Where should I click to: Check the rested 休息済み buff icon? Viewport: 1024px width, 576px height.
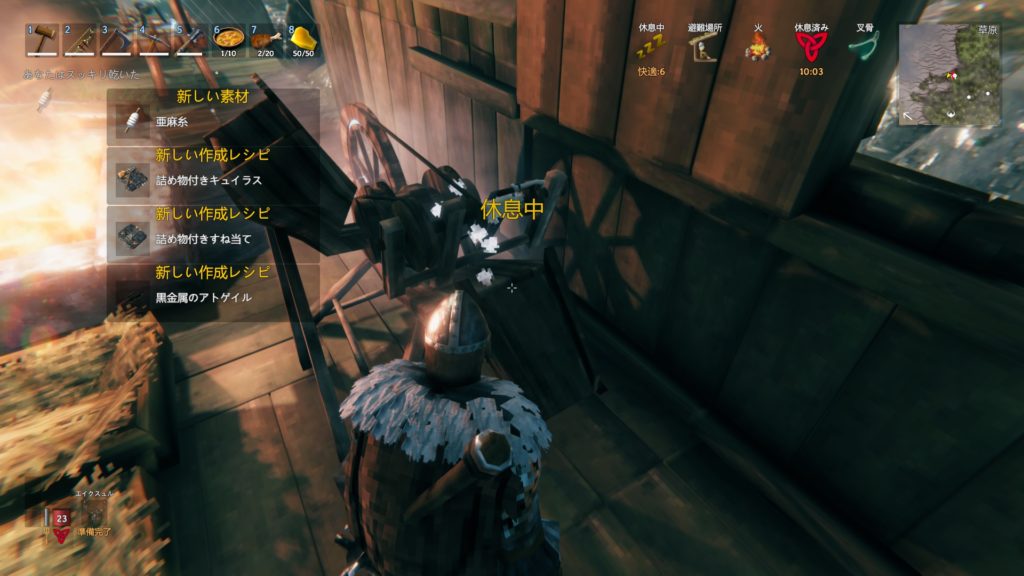pyautogui.click(x=811, y=46)
